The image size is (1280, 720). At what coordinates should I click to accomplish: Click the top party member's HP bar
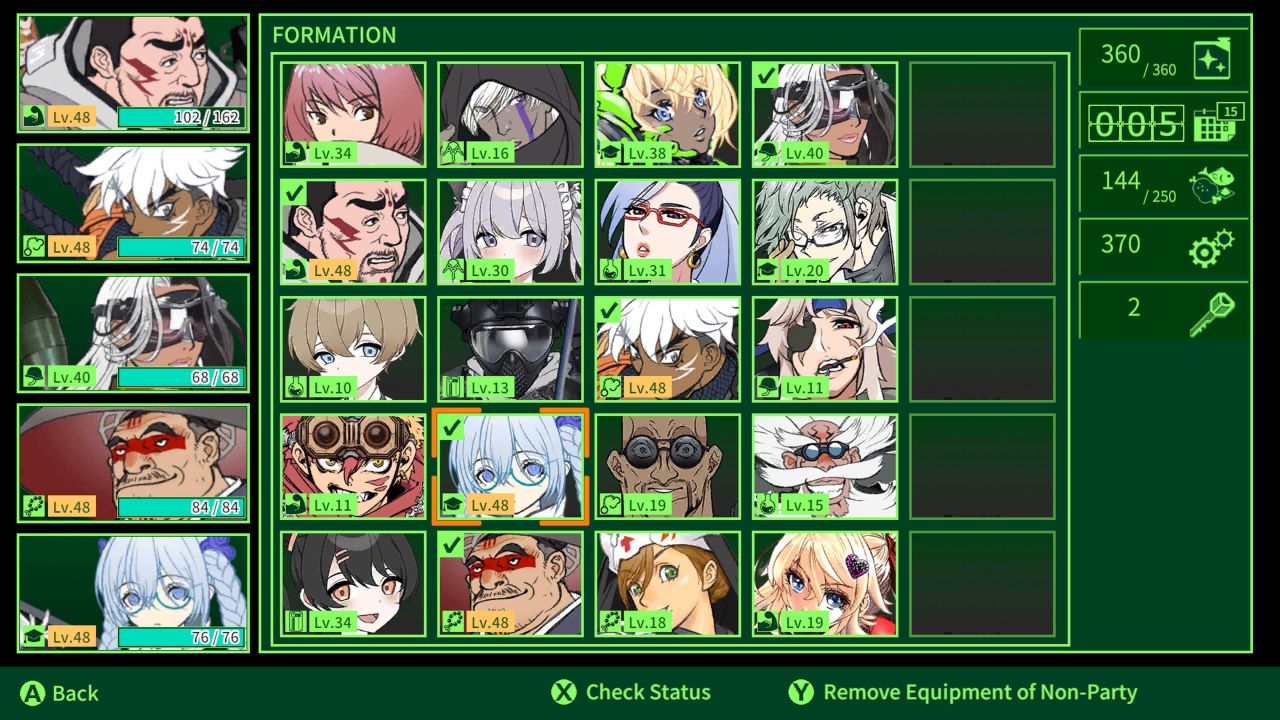[178, 117]
